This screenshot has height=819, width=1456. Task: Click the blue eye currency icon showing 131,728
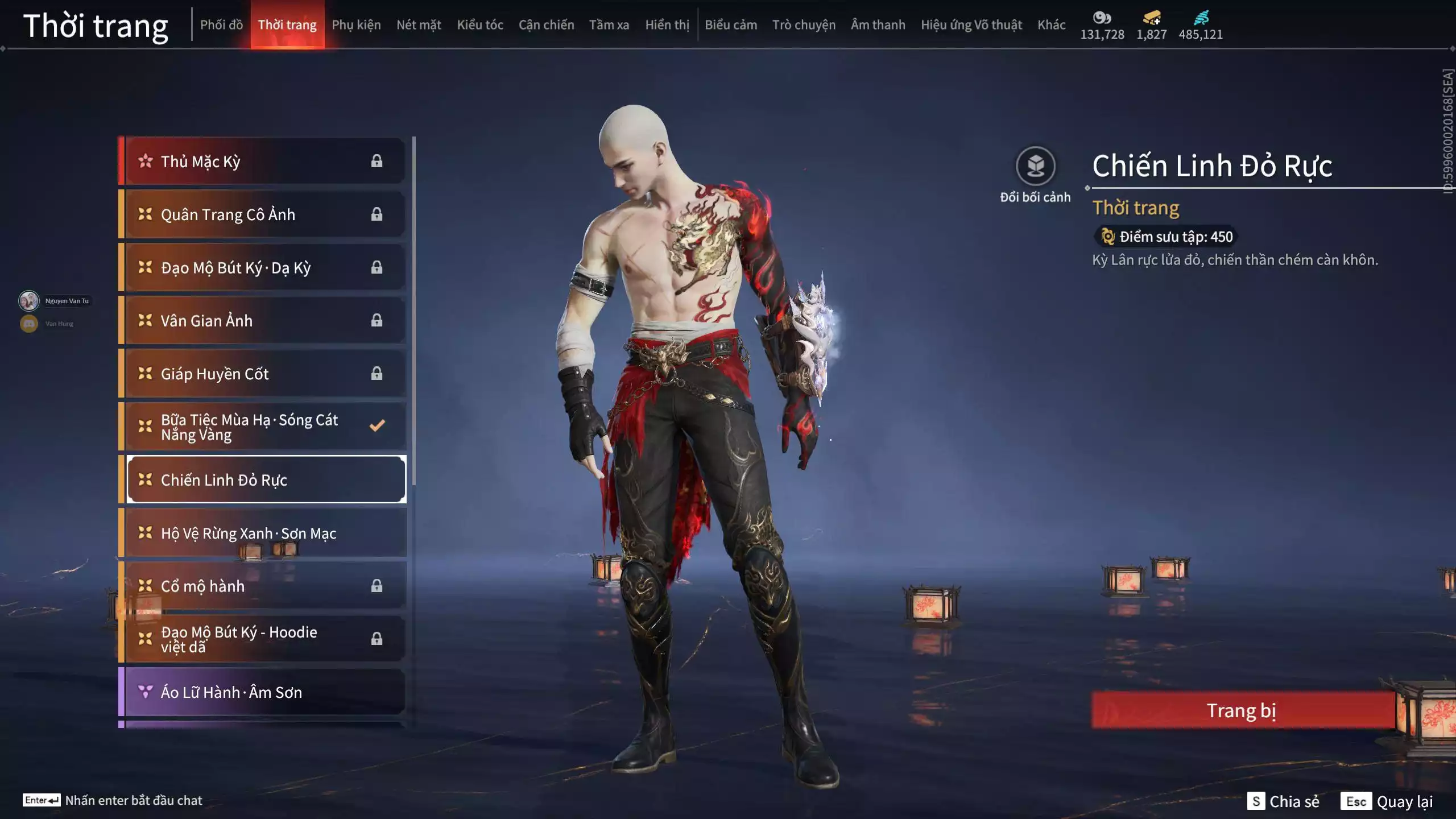click(1102, 18)
